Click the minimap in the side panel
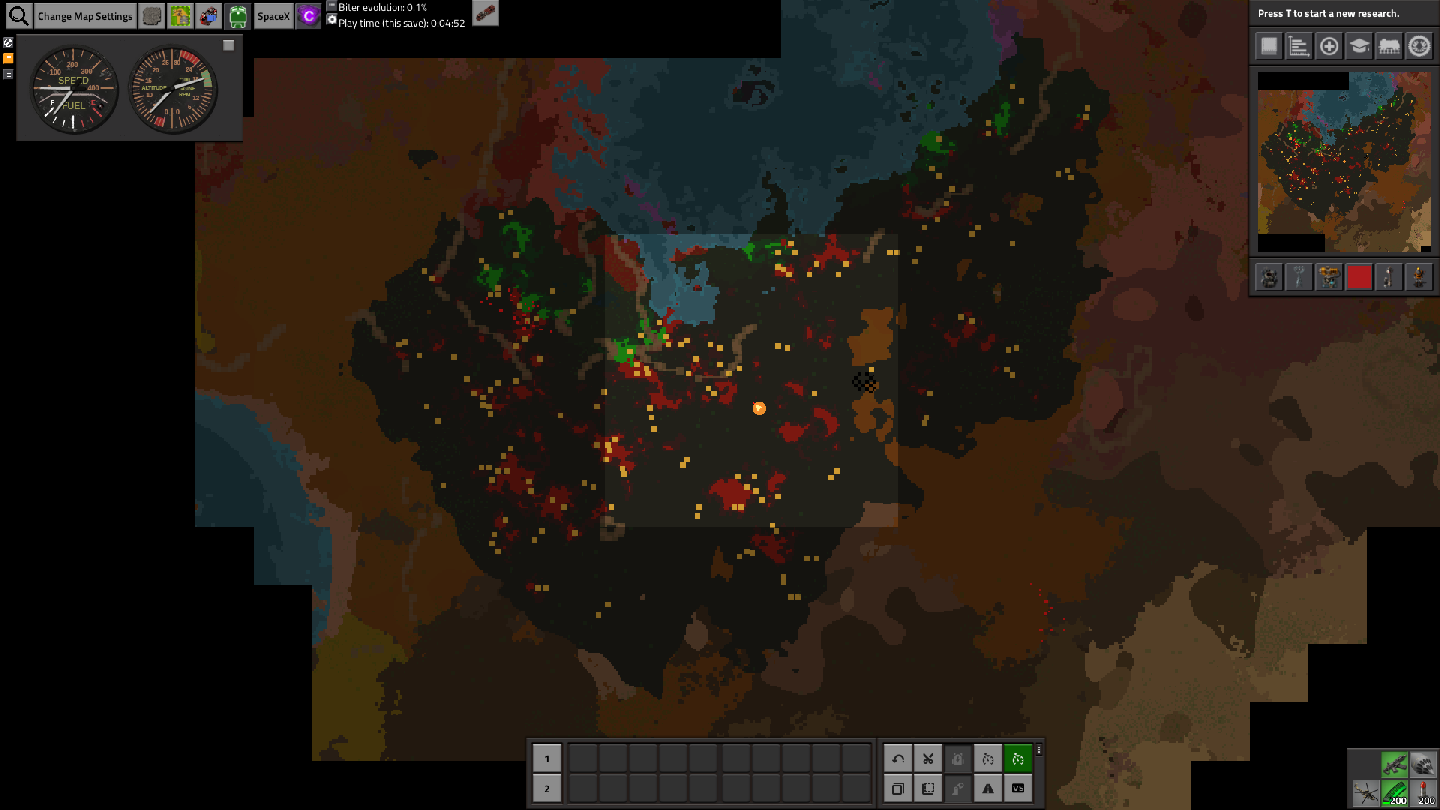Image resolution: width=1440 pixels, height=810 pixels. [1330, 160]
